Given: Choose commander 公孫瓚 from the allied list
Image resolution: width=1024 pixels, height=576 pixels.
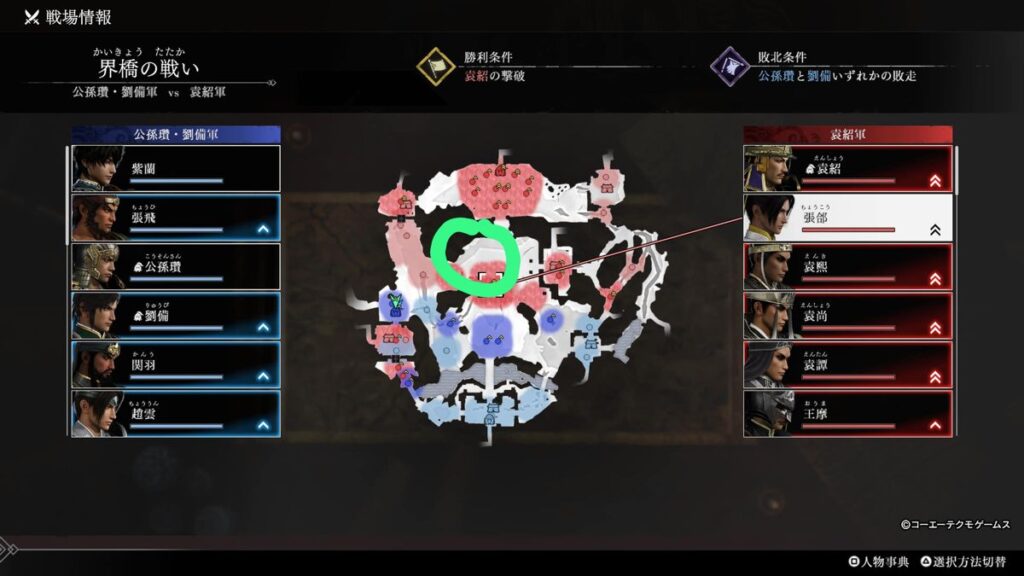Looking at the screenshot, I should pyautogui.click(x=176, y=267).
